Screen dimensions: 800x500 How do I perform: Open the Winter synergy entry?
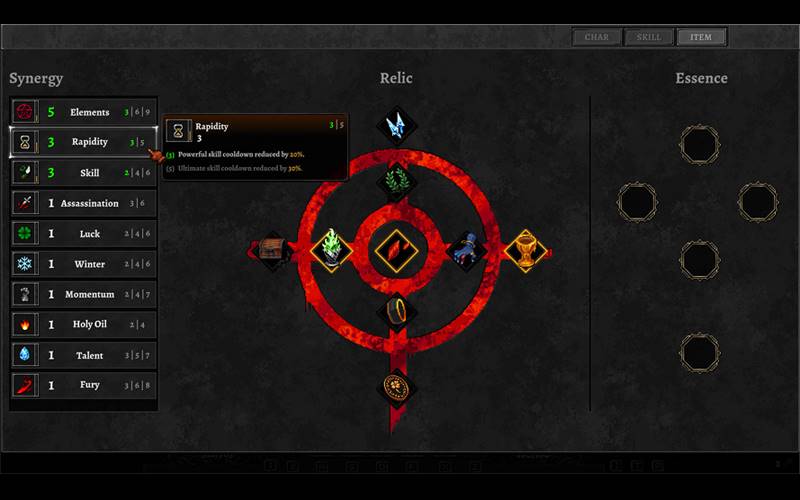[84, 264]
